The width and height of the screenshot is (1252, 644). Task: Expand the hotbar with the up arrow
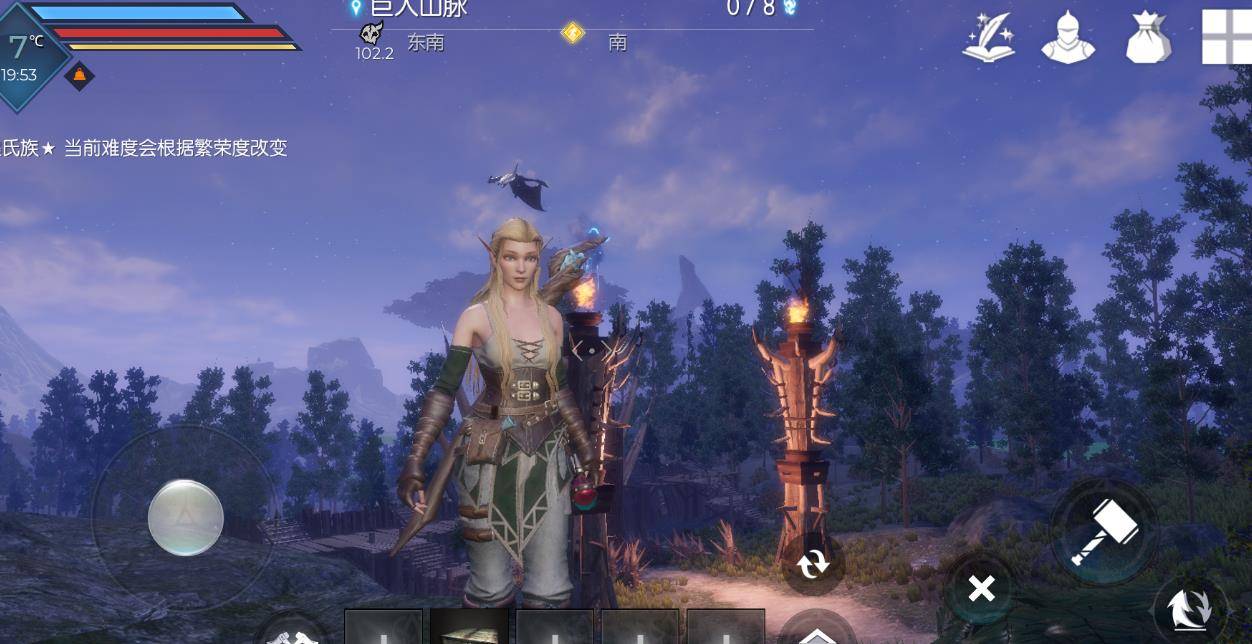[817, 633]
